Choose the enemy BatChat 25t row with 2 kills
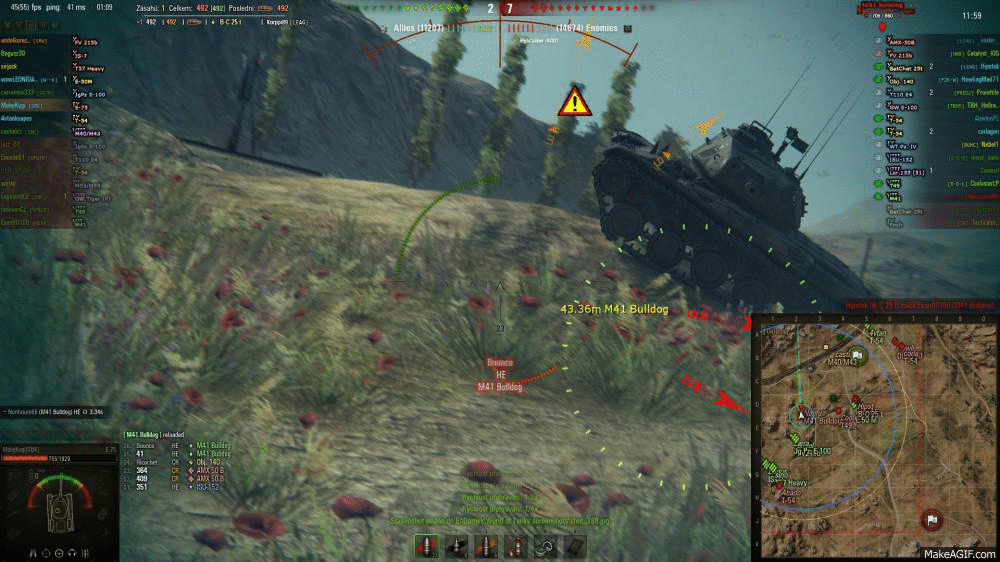The height and width of the screenshot is (562, 1000). (x=930, y=67)
